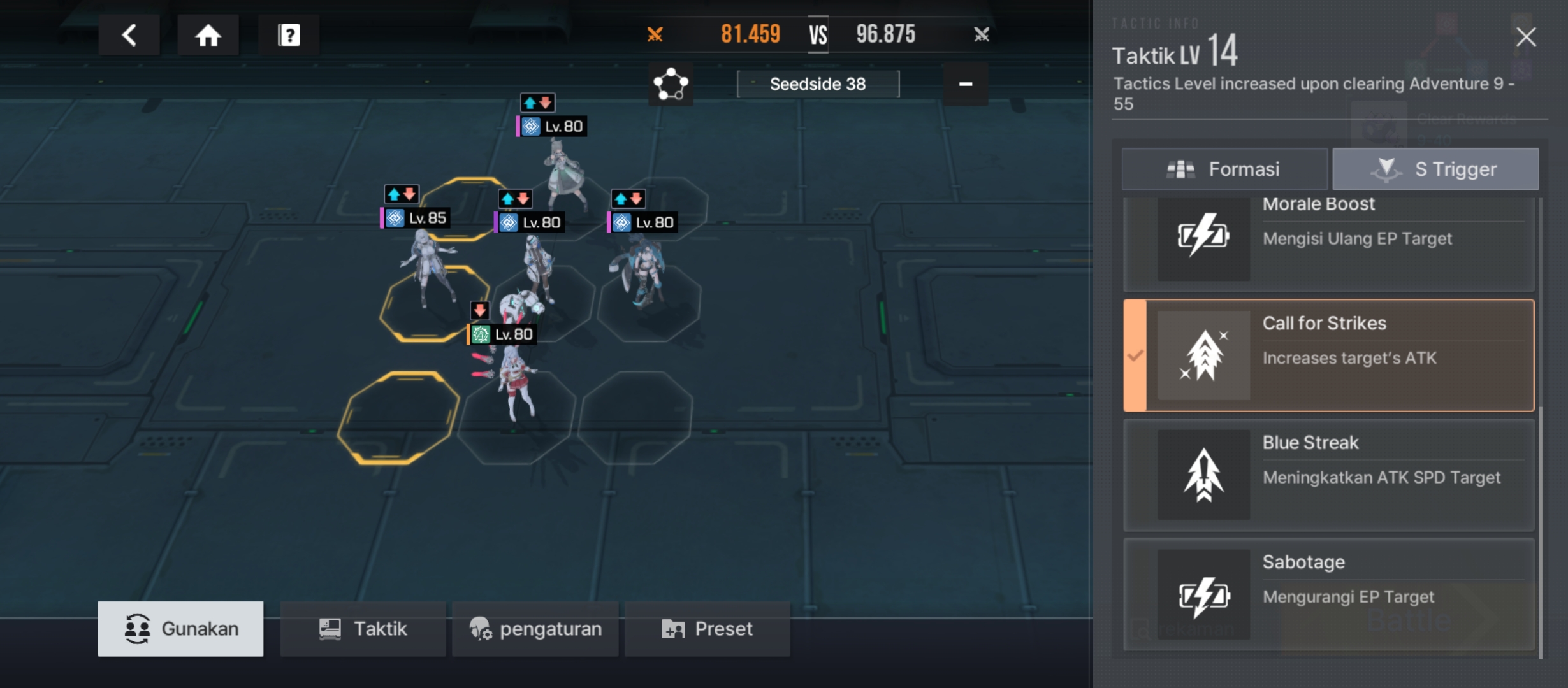Click the pentagon formation icon
The width and height of the screenshot is (1568, 688).
(671, 84)
